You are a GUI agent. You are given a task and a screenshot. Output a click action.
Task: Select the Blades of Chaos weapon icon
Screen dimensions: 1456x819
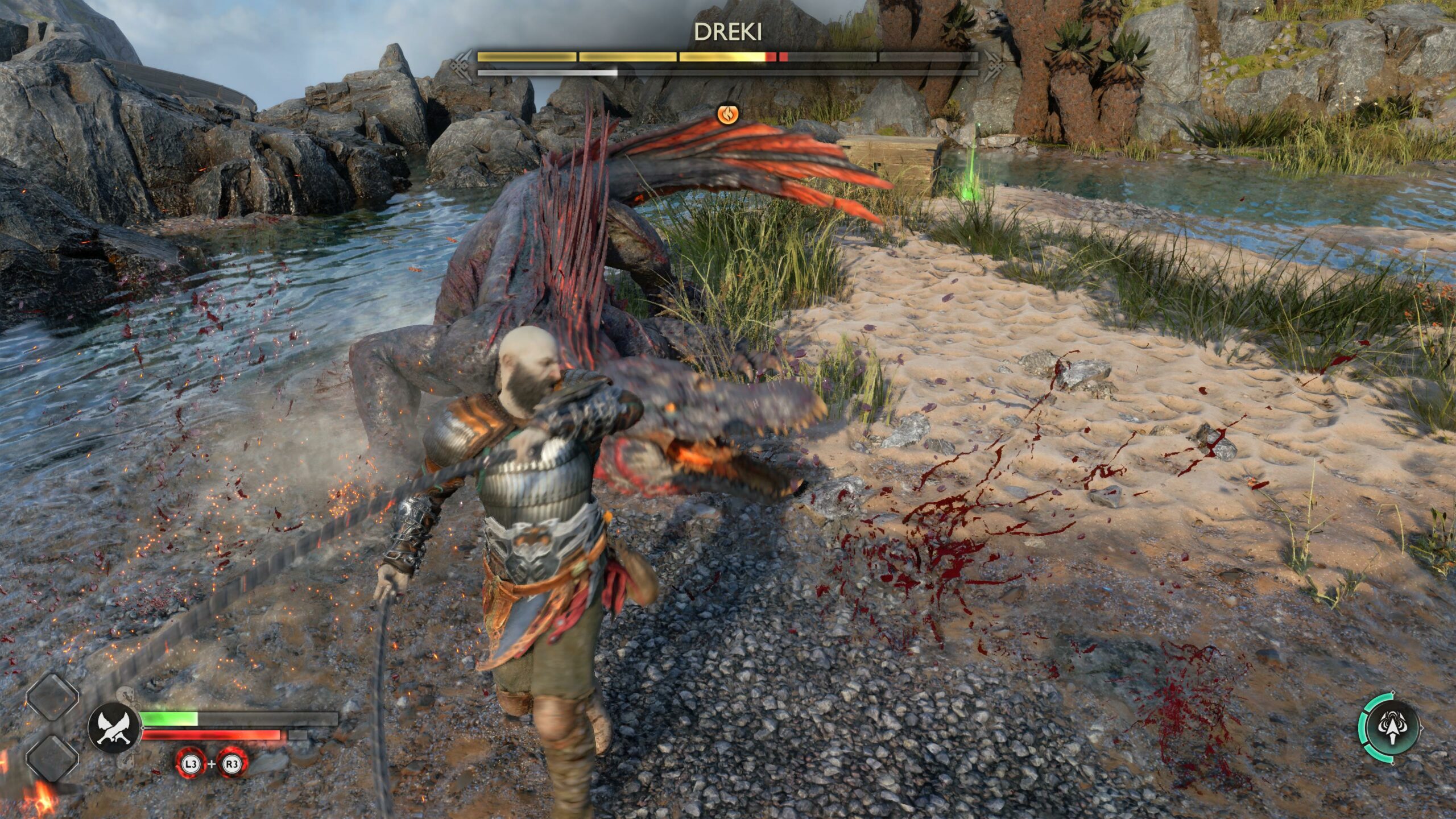tap(114, 729)
